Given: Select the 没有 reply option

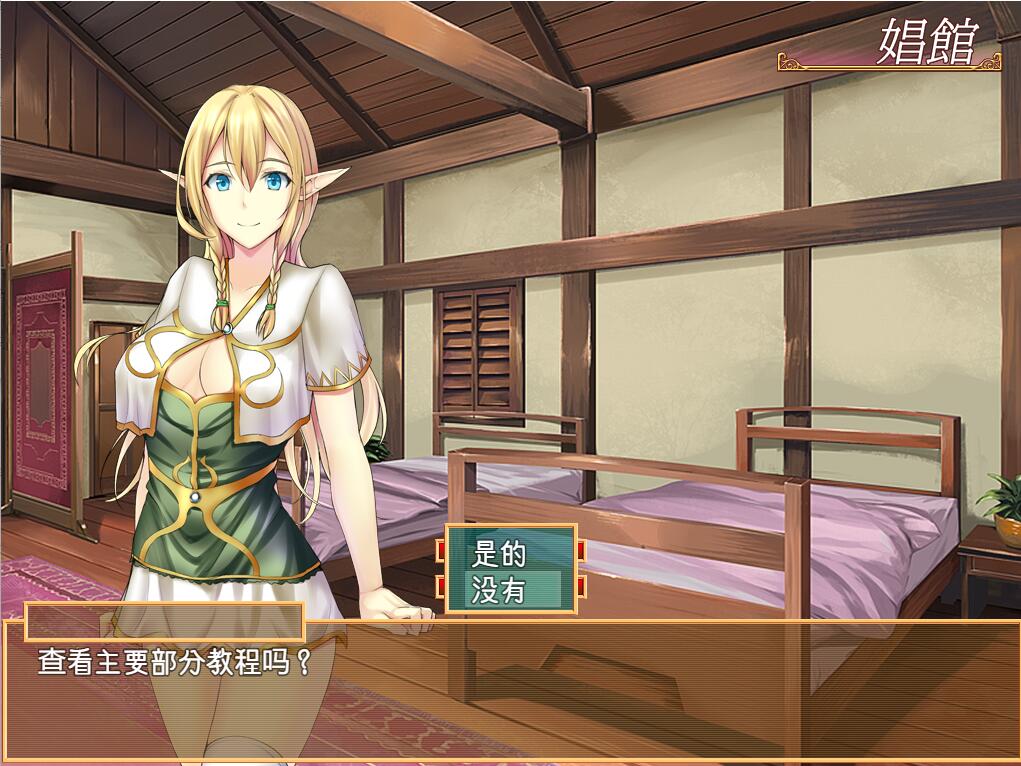Looking at the screenshot, I should pyautogui.click(x=510, y=589).
